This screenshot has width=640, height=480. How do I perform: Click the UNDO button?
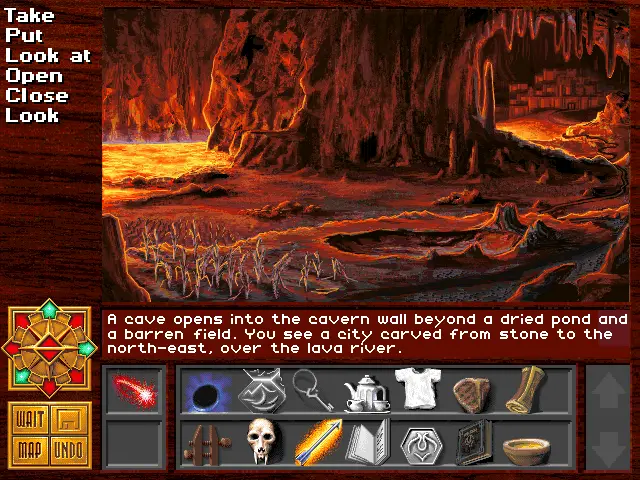(68, 451)
